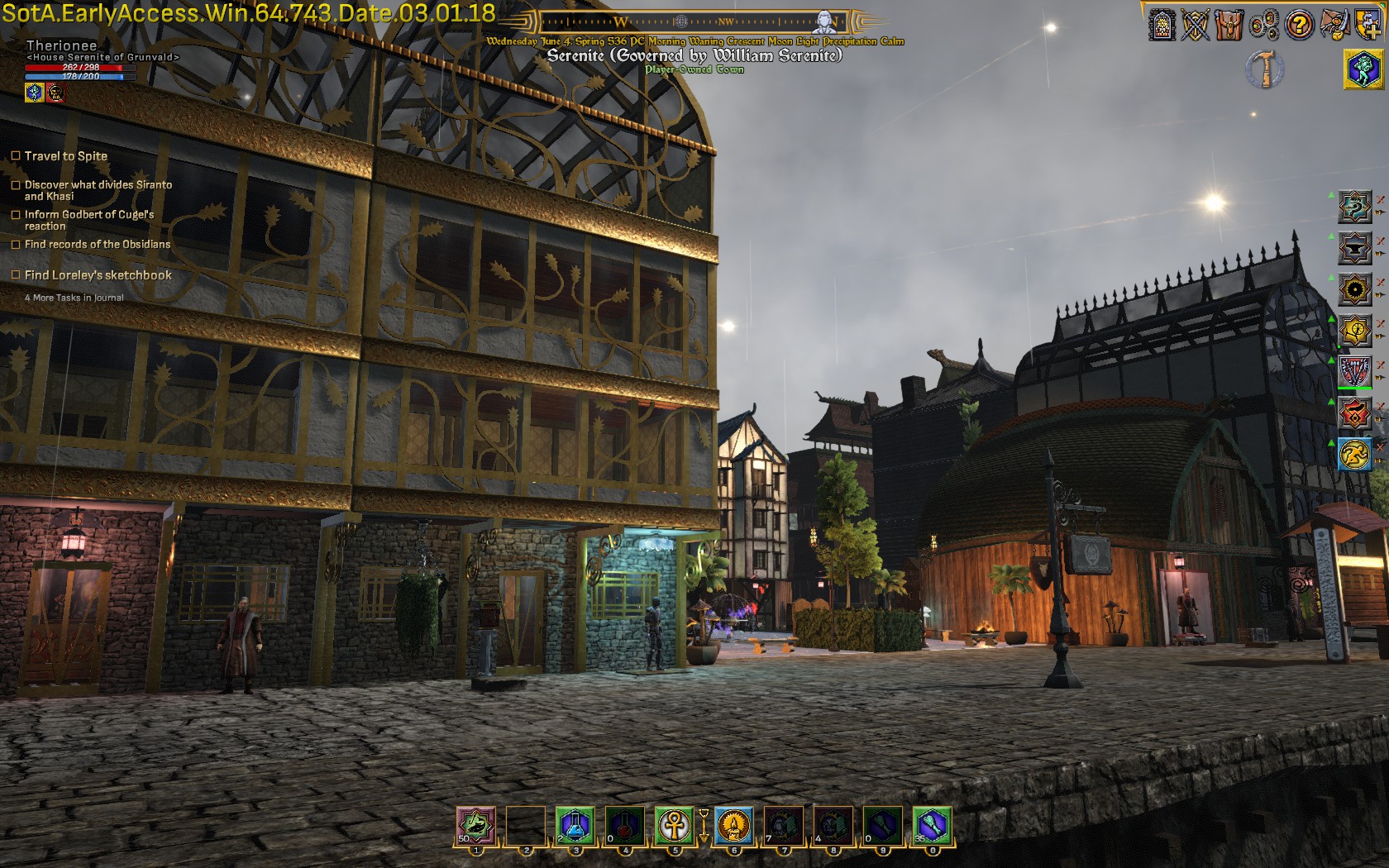1389x868 pixels.
Task: Click the anvil blacksmithing buff icon
Action: tap(1355, 248)
